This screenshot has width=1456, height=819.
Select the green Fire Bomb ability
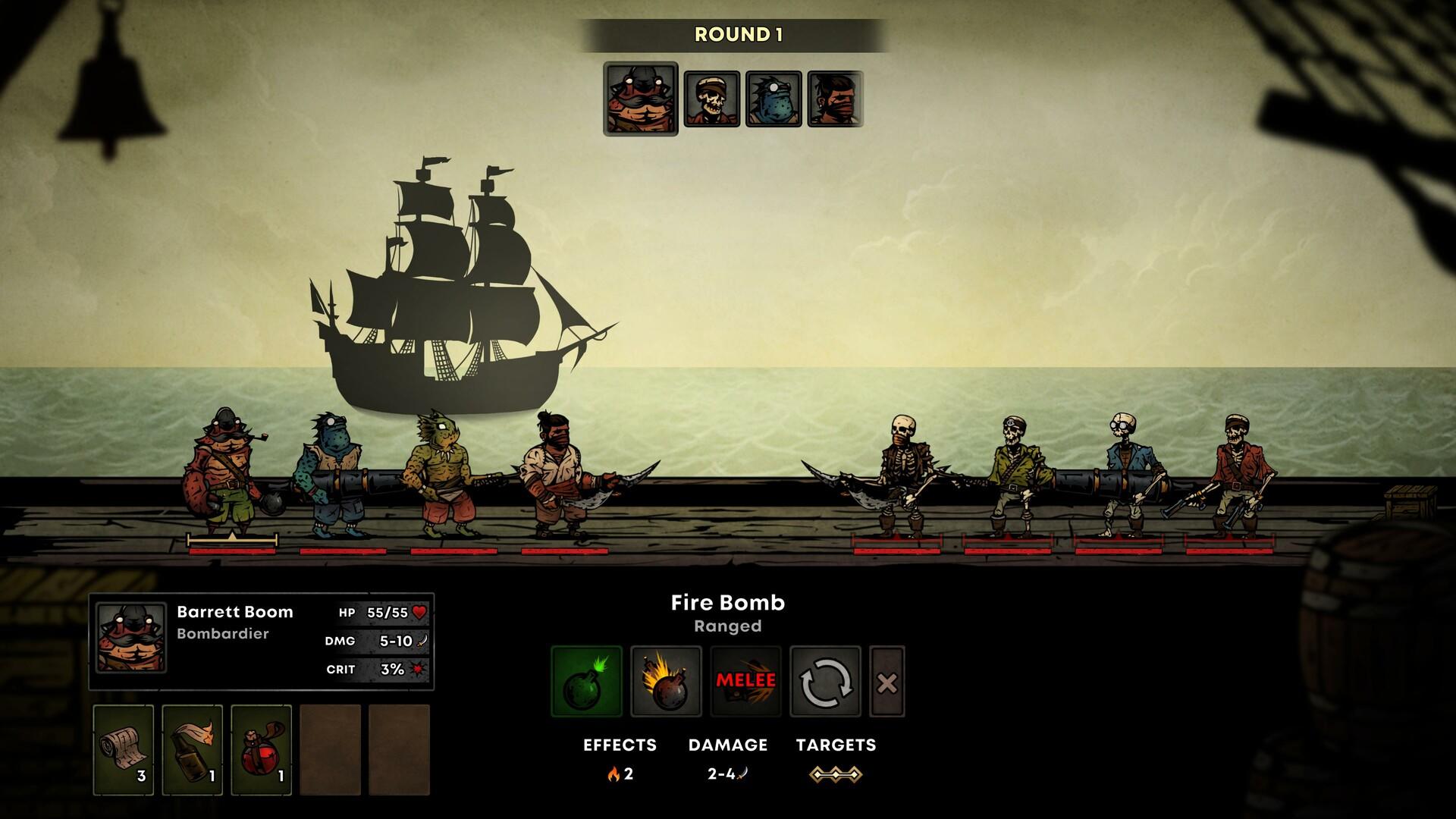point(586,681)
